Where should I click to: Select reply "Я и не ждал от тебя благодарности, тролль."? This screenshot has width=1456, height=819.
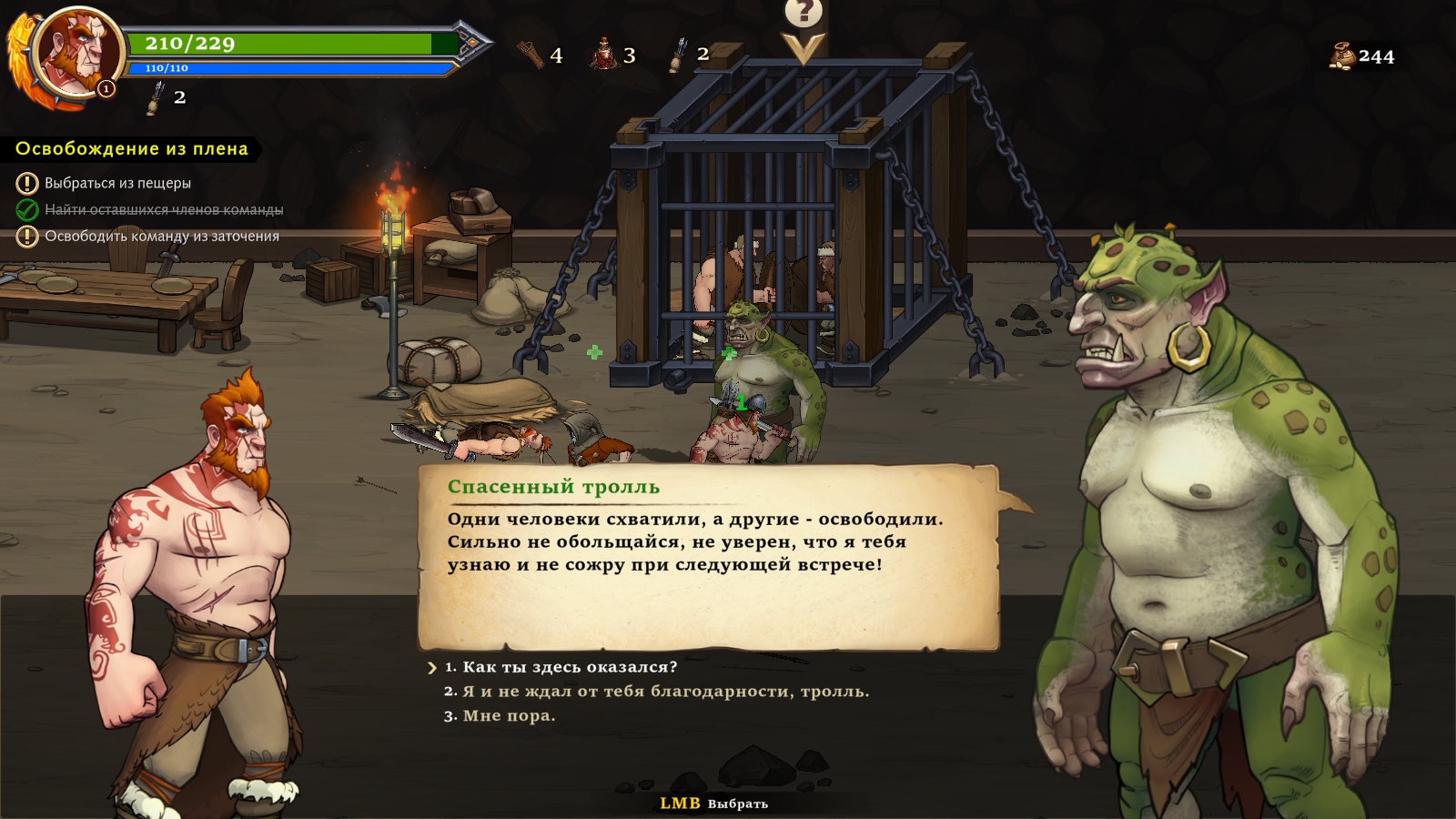pos(665,692)
